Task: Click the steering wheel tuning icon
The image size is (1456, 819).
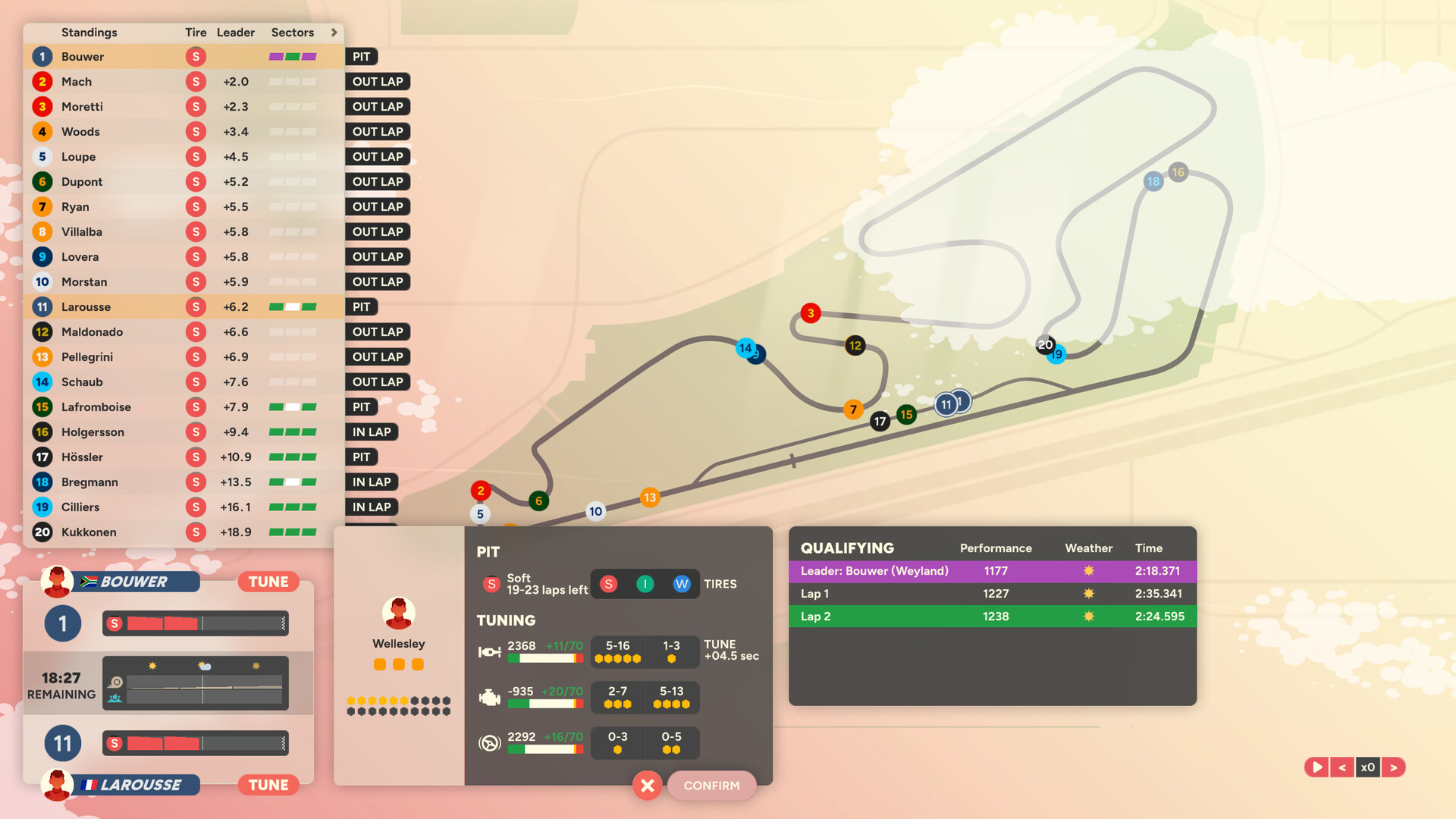Action: [x=489, y=742]
